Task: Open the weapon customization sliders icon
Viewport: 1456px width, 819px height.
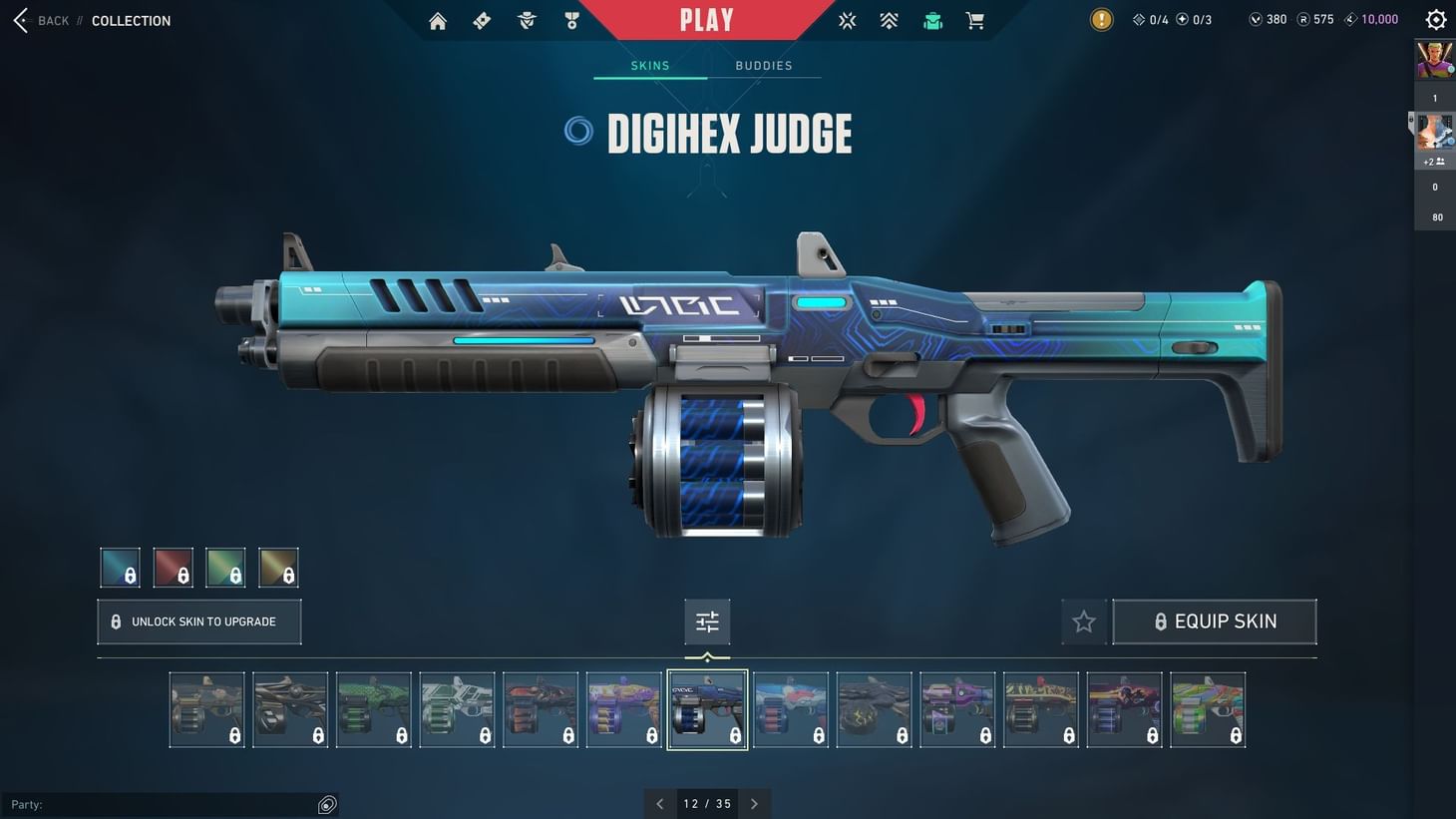Action: (707, 620)
